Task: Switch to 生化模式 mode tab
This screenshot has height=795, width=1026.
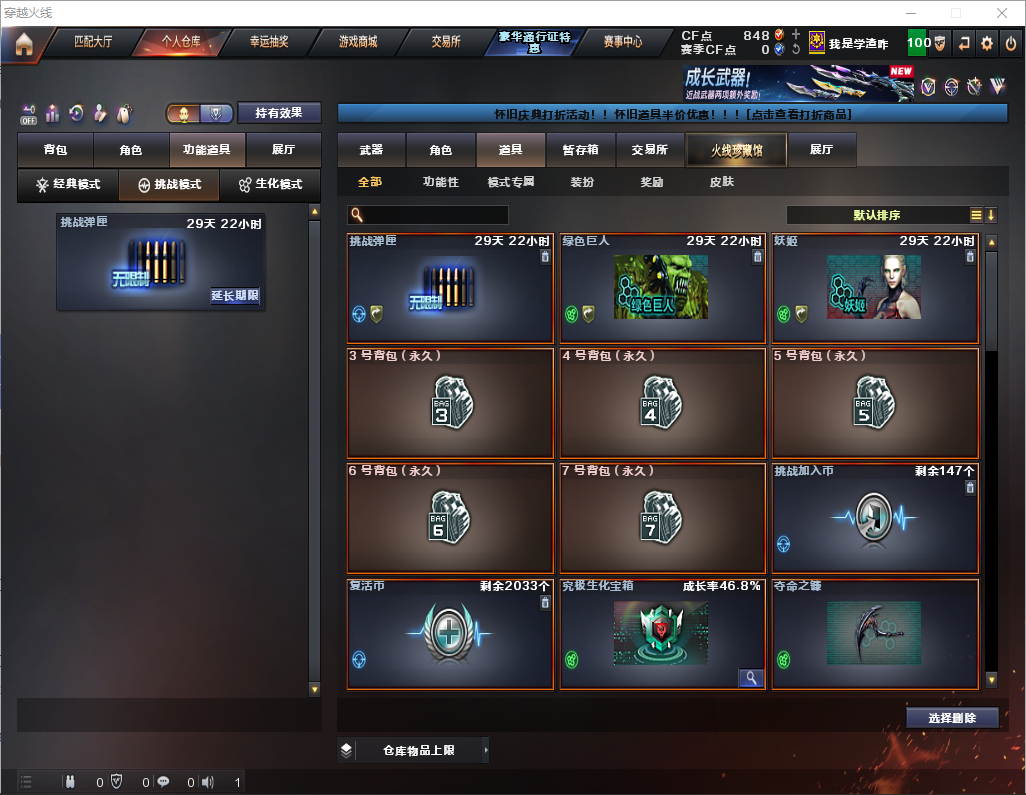Action: [x=269, y=185]
